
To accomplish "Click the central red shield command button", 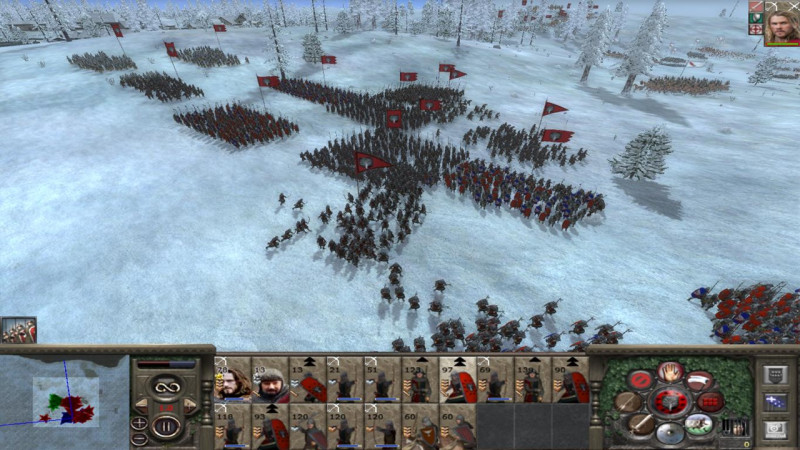I will point(669,402).
